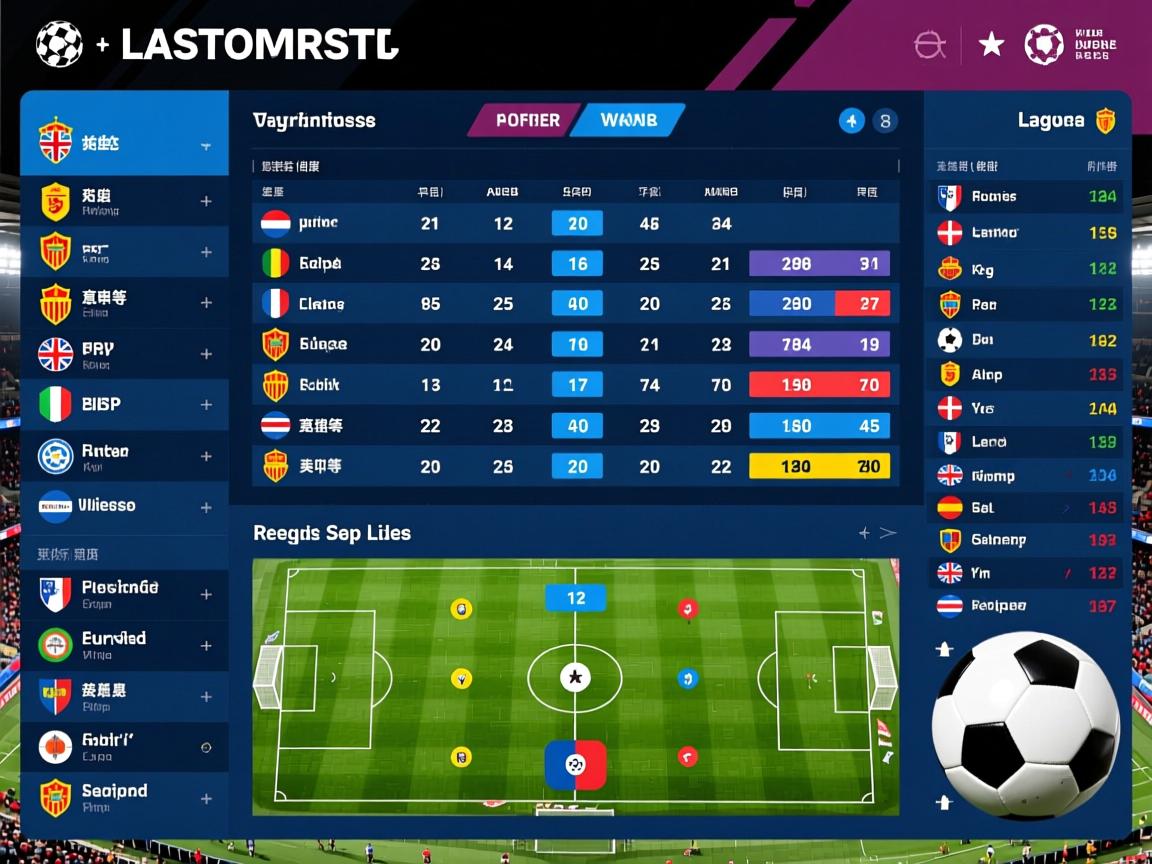The height and width of the screenshot is (864, 1152).
Task: Select the star token at center circle
Action: pos(574,678)
